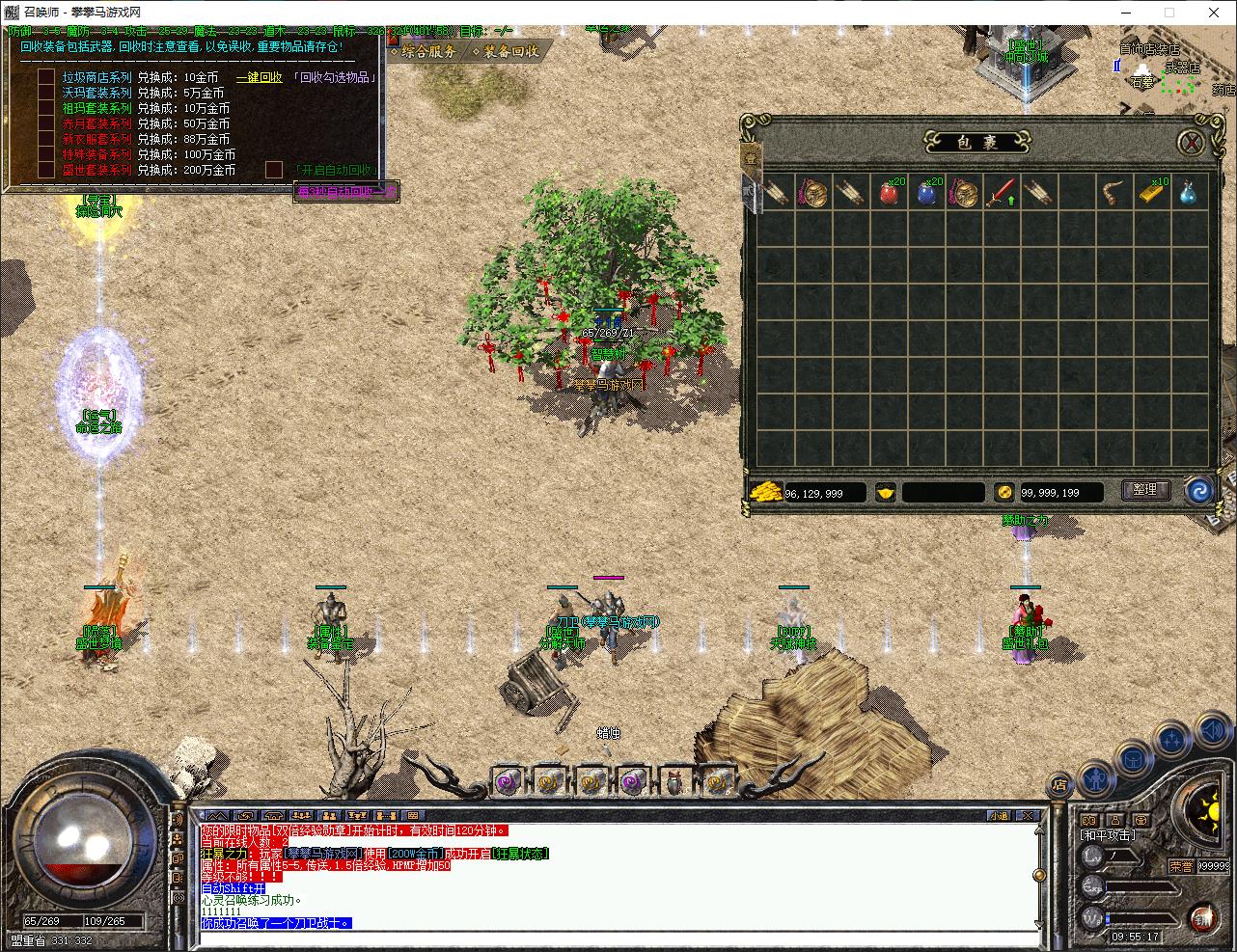Click the 小退 button on chat bar
Screen dimensions: 1237x952
point(999,815)
